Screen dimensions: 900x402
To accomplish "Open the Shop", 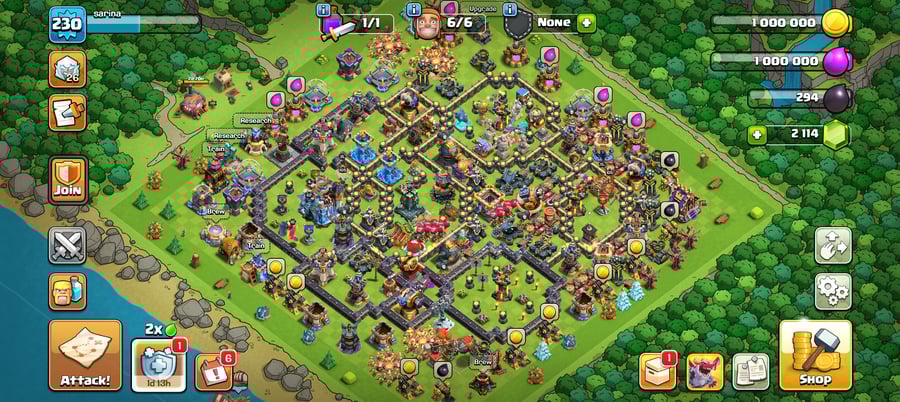I will pyautogui.click(x=815, y=355).
